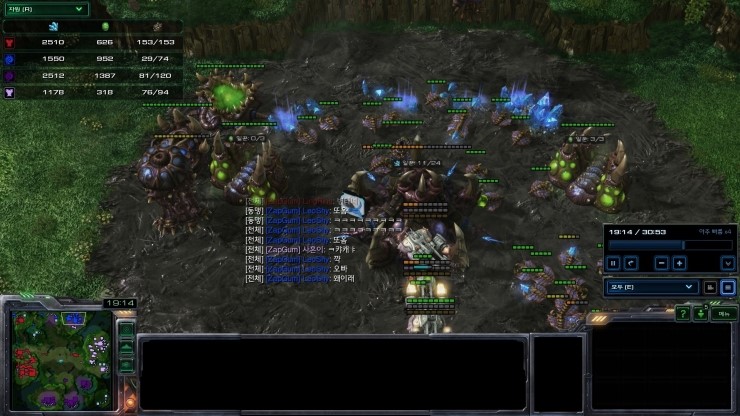Screen dimensions: 740x416
Task: Pause the replay playback
Action: coord(614,263)
